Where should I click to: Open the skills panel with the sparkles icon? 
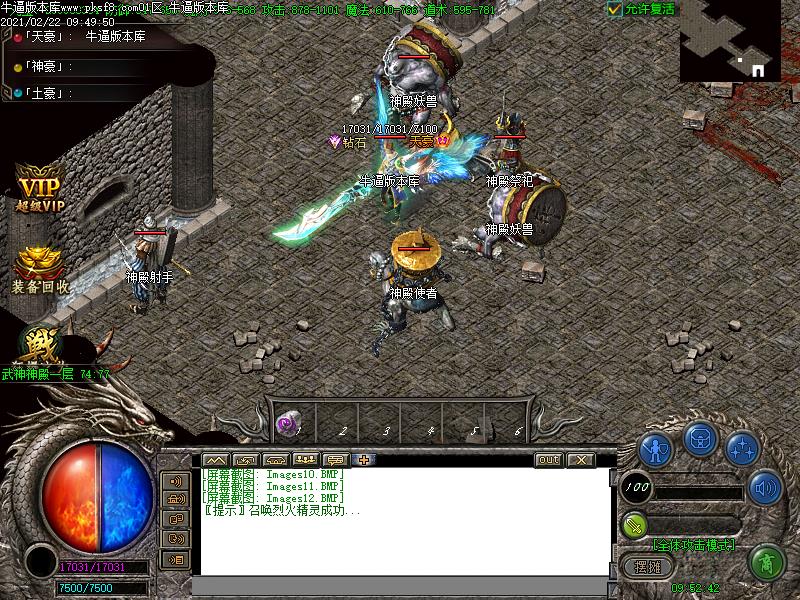click(741, 449)
